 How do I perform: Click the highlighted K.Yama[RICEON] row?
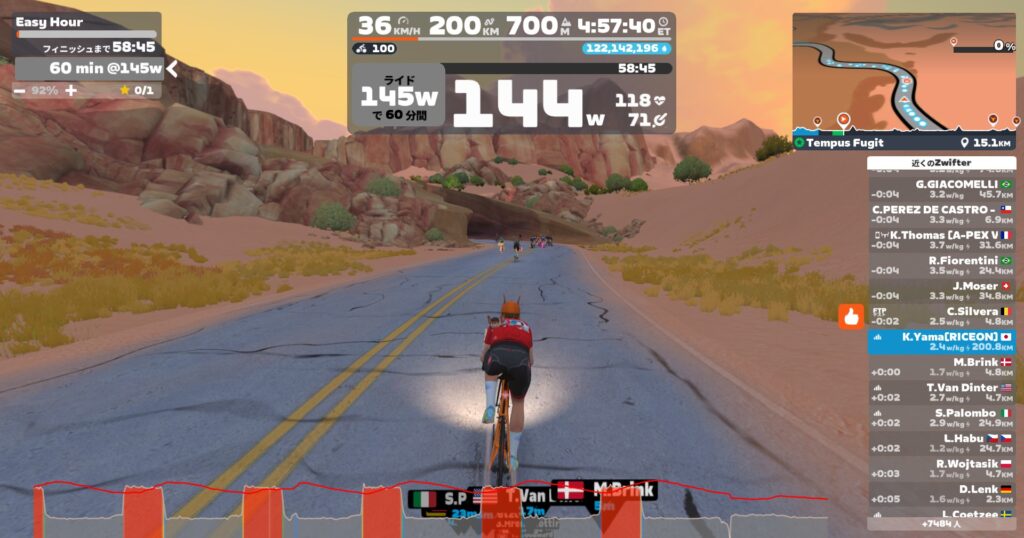[x=940, y=342]
